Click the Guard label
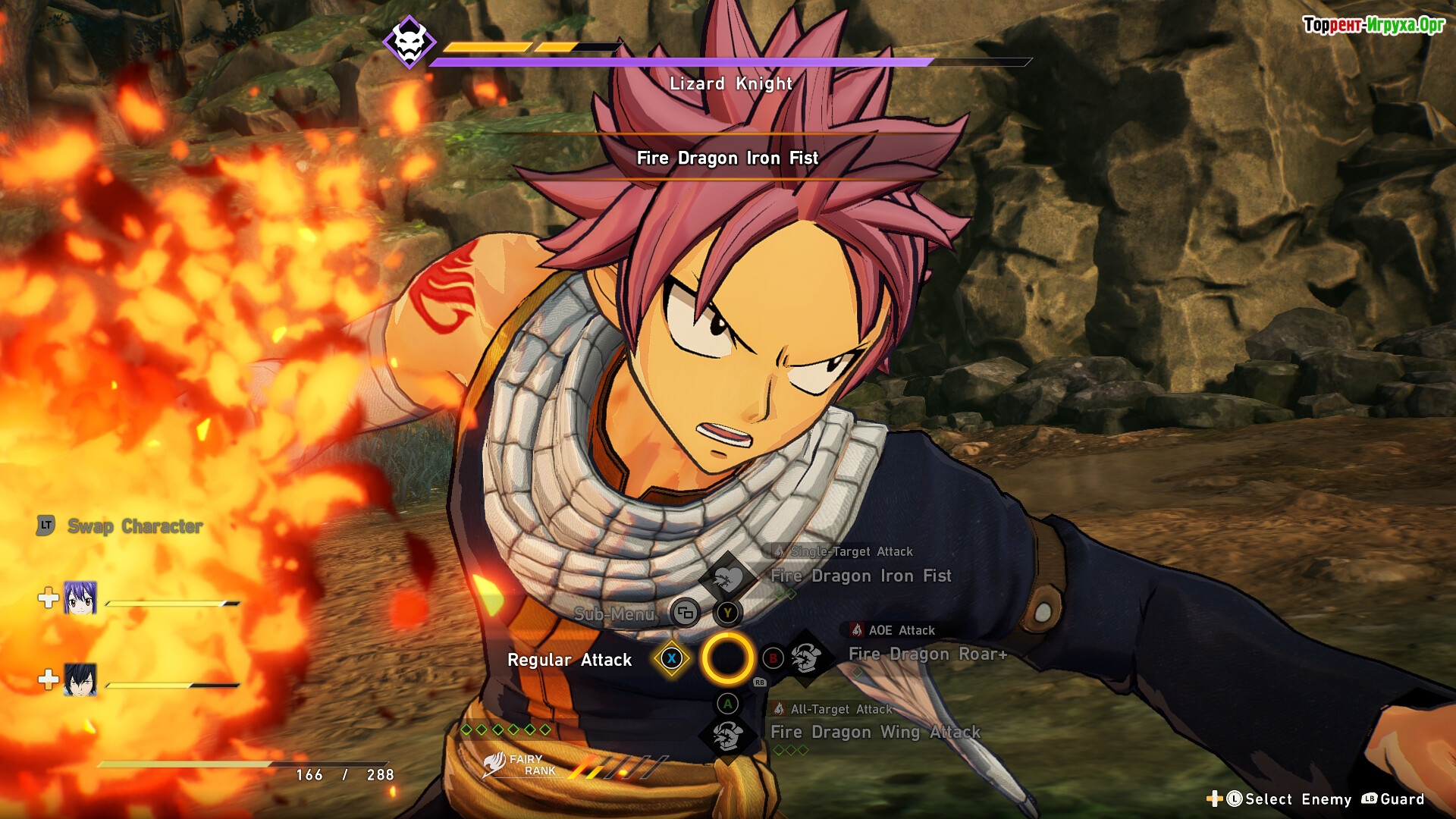Screen dimensions: 1456x819 tap(1401, 799)
